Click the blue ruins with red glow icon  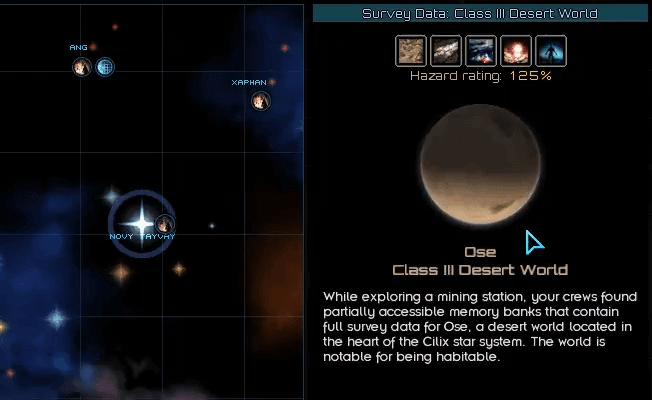(482, 51)
